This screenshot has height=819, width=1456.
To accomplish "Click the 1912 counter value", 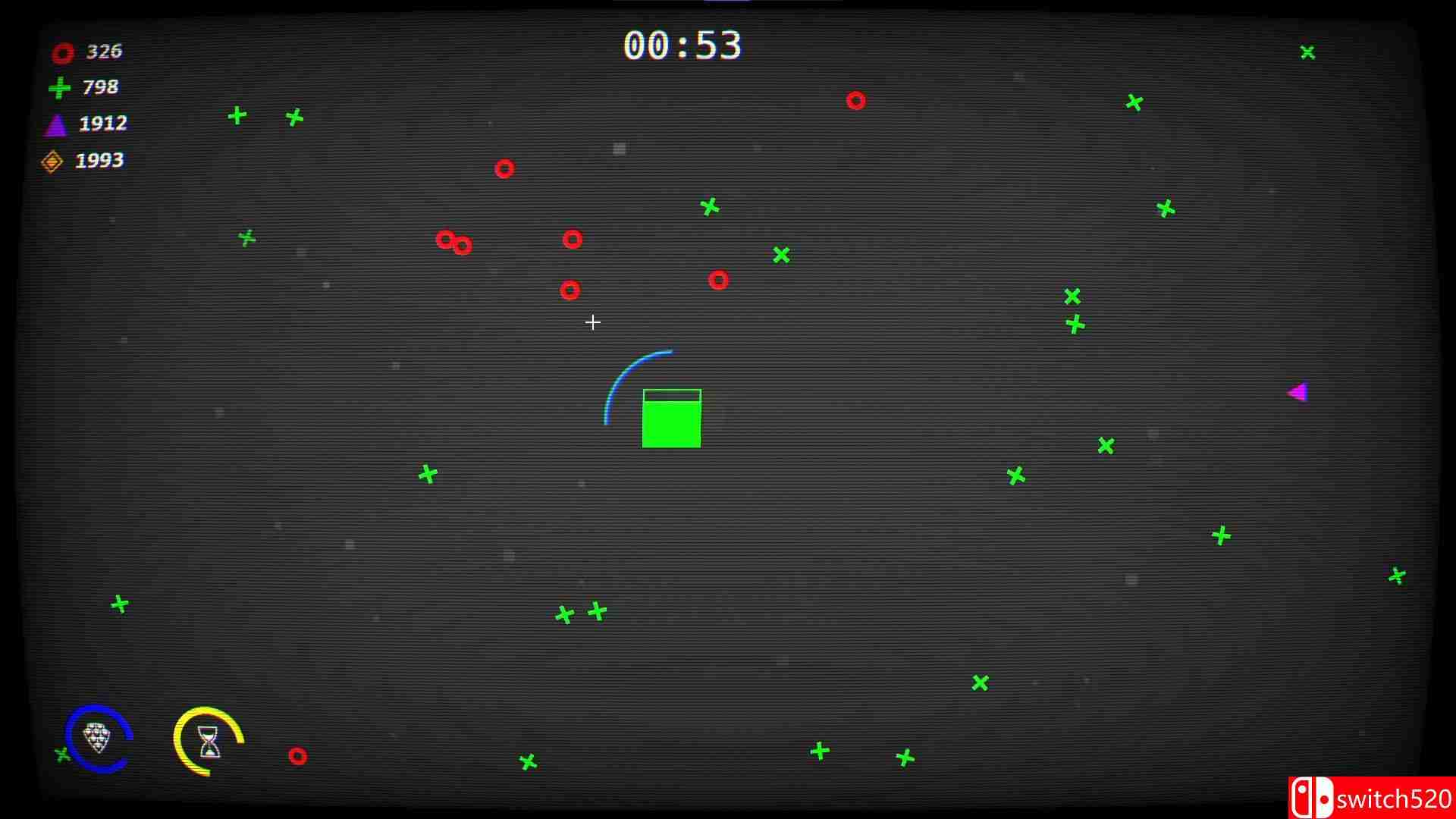I will tap(102, 123).
